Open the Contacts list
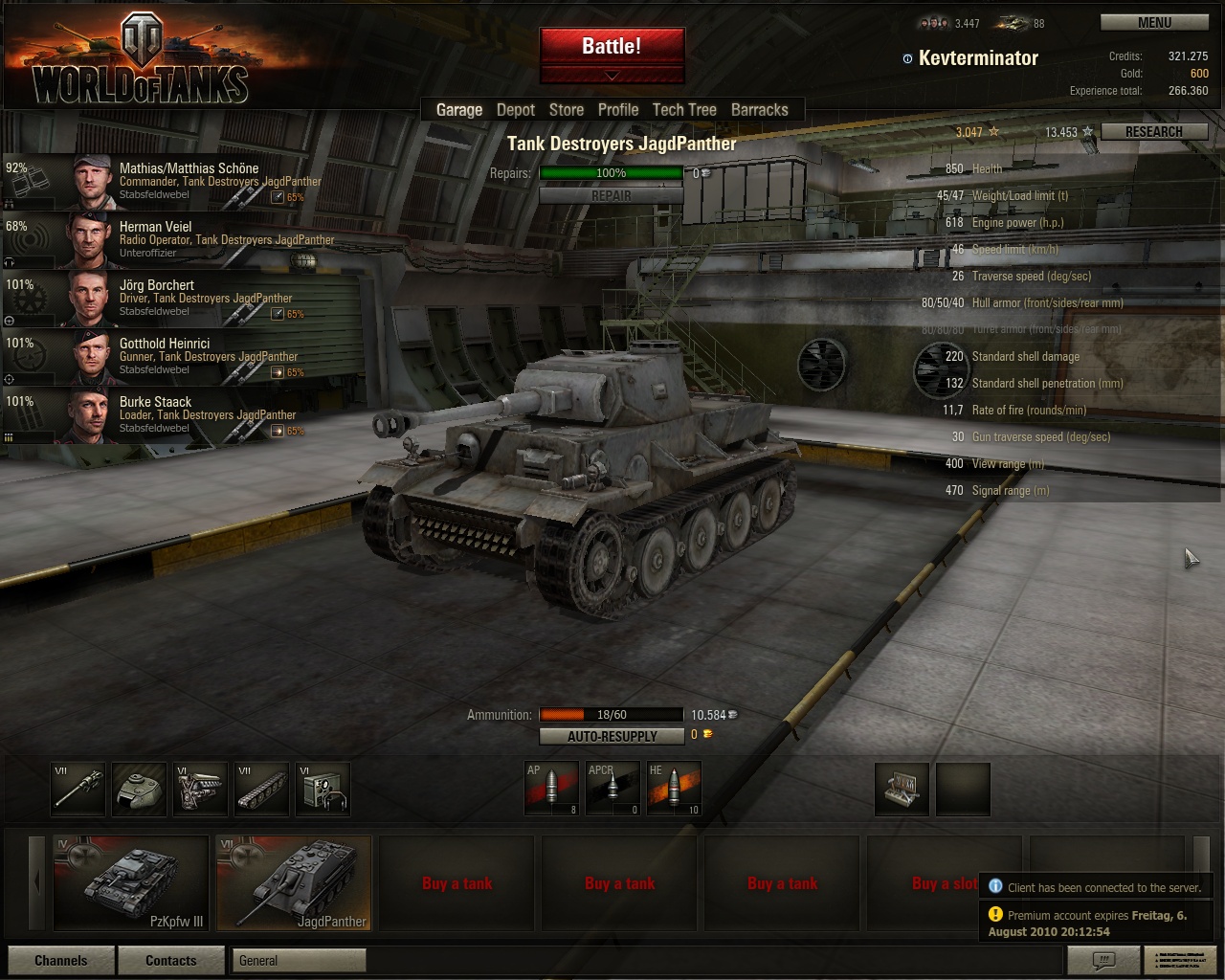Image resolution: width=1225 pixels, height=980 pixels. tap(170, 960)
